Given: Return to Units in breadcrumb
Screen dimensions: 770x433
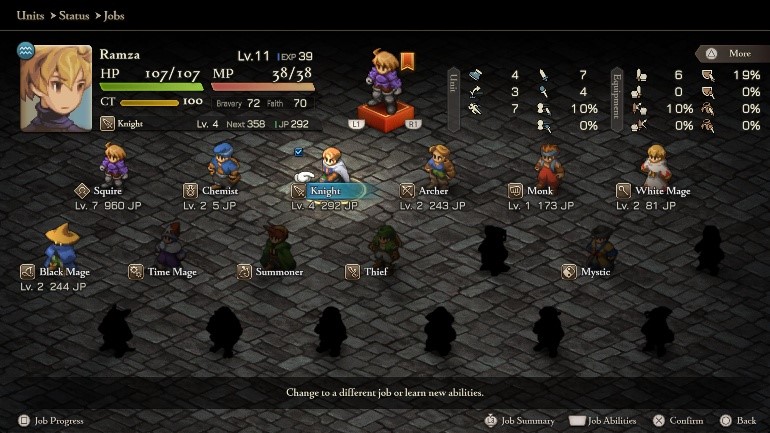Looking at the screenshot, I should (x=30, y=16).
